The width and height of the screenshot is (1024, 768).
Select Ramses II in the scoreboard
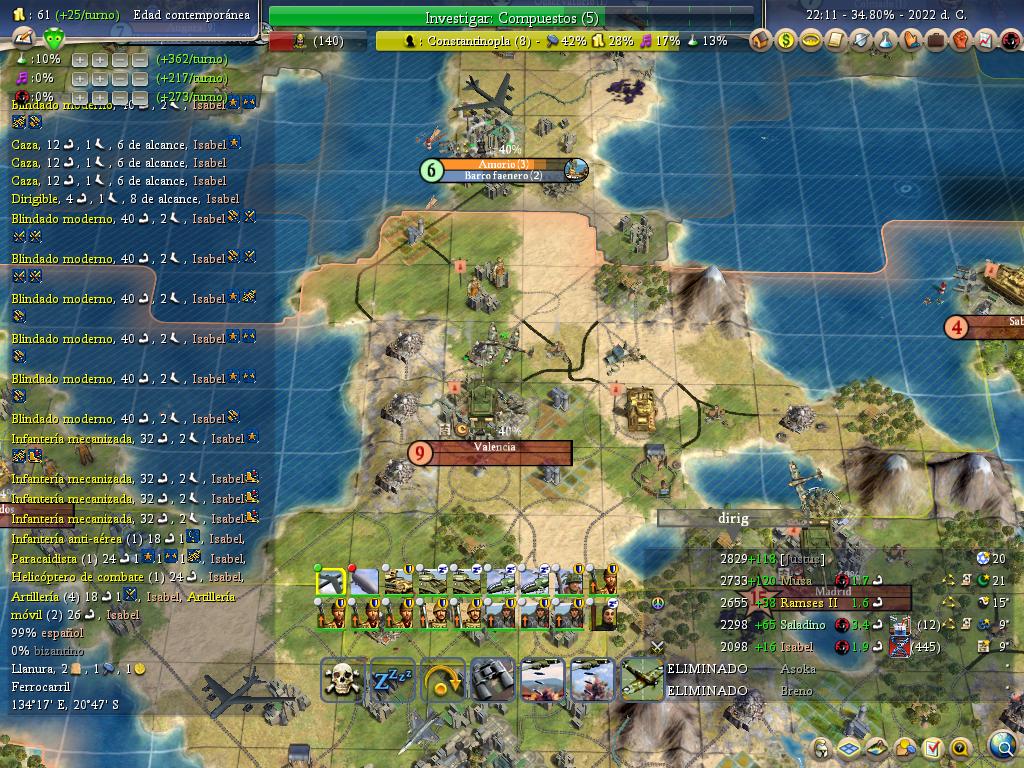click(x=809, y=603)
